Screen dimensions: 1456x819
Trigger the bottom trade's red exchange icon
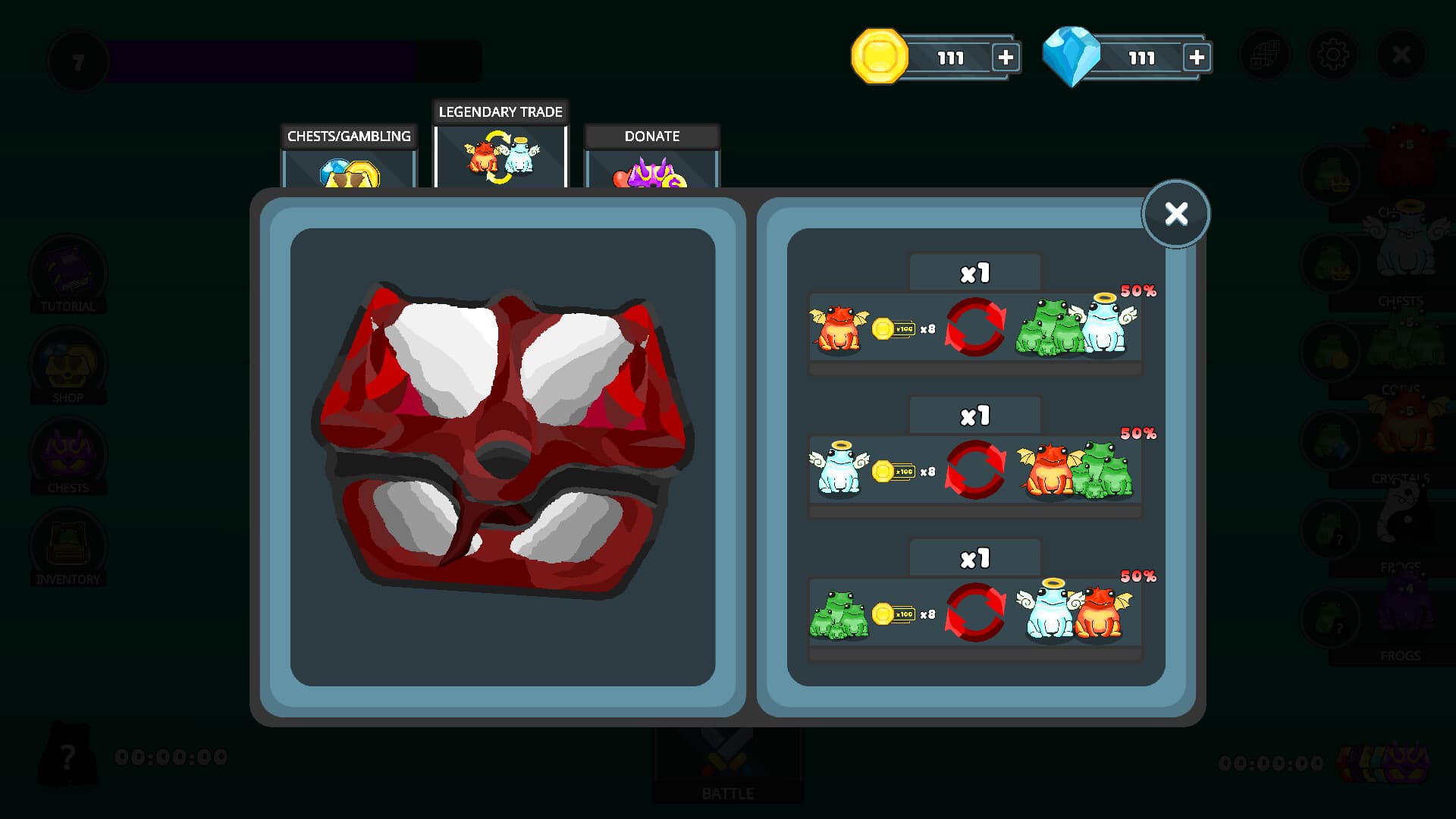[974, 610]
